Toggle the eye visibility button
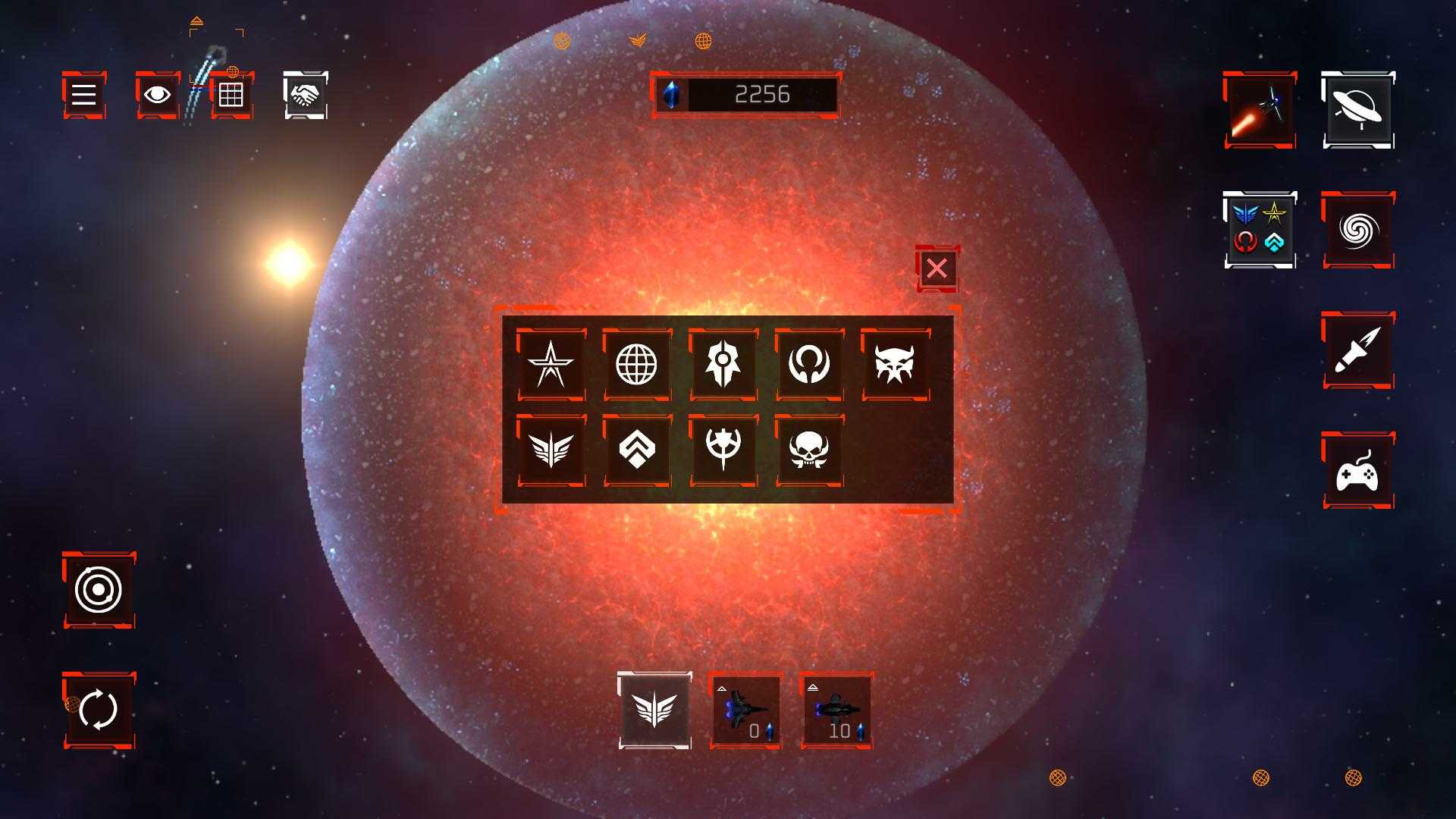Screen dimensions: 1456x819 (x=157, y=95)
